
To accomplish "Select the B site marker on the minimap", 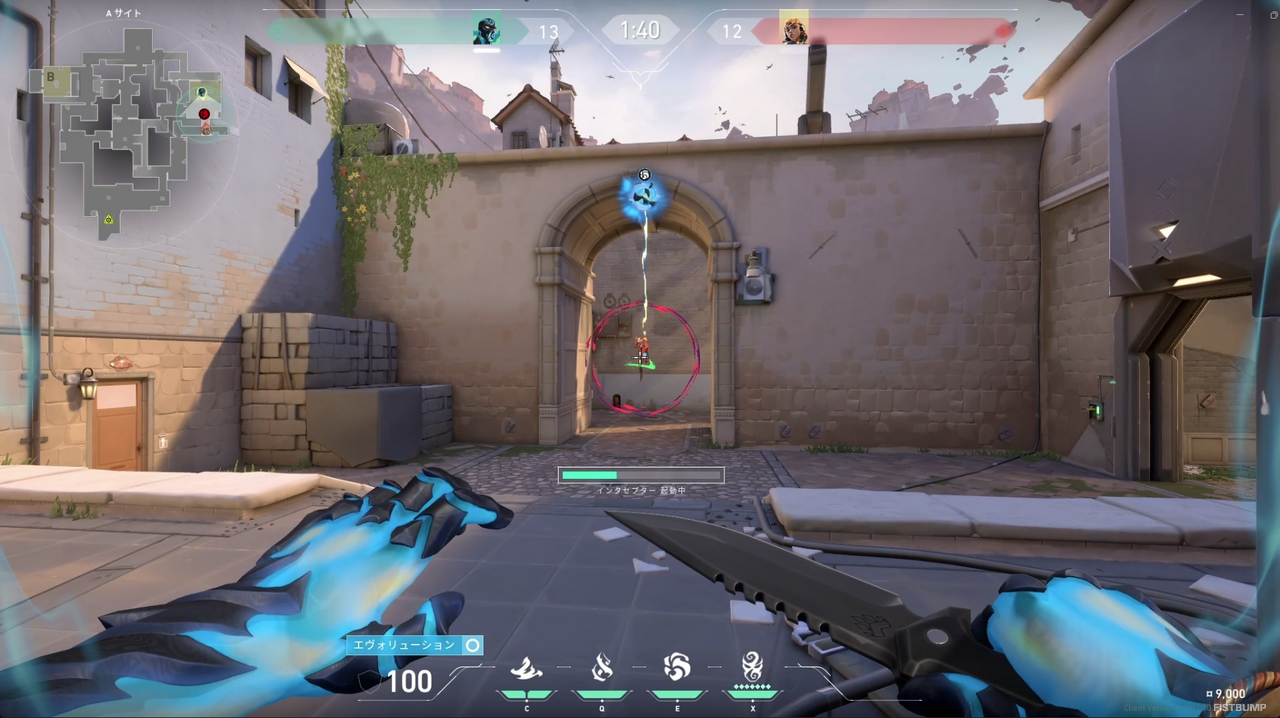I will pyautogui.click(x=51, y=77).
